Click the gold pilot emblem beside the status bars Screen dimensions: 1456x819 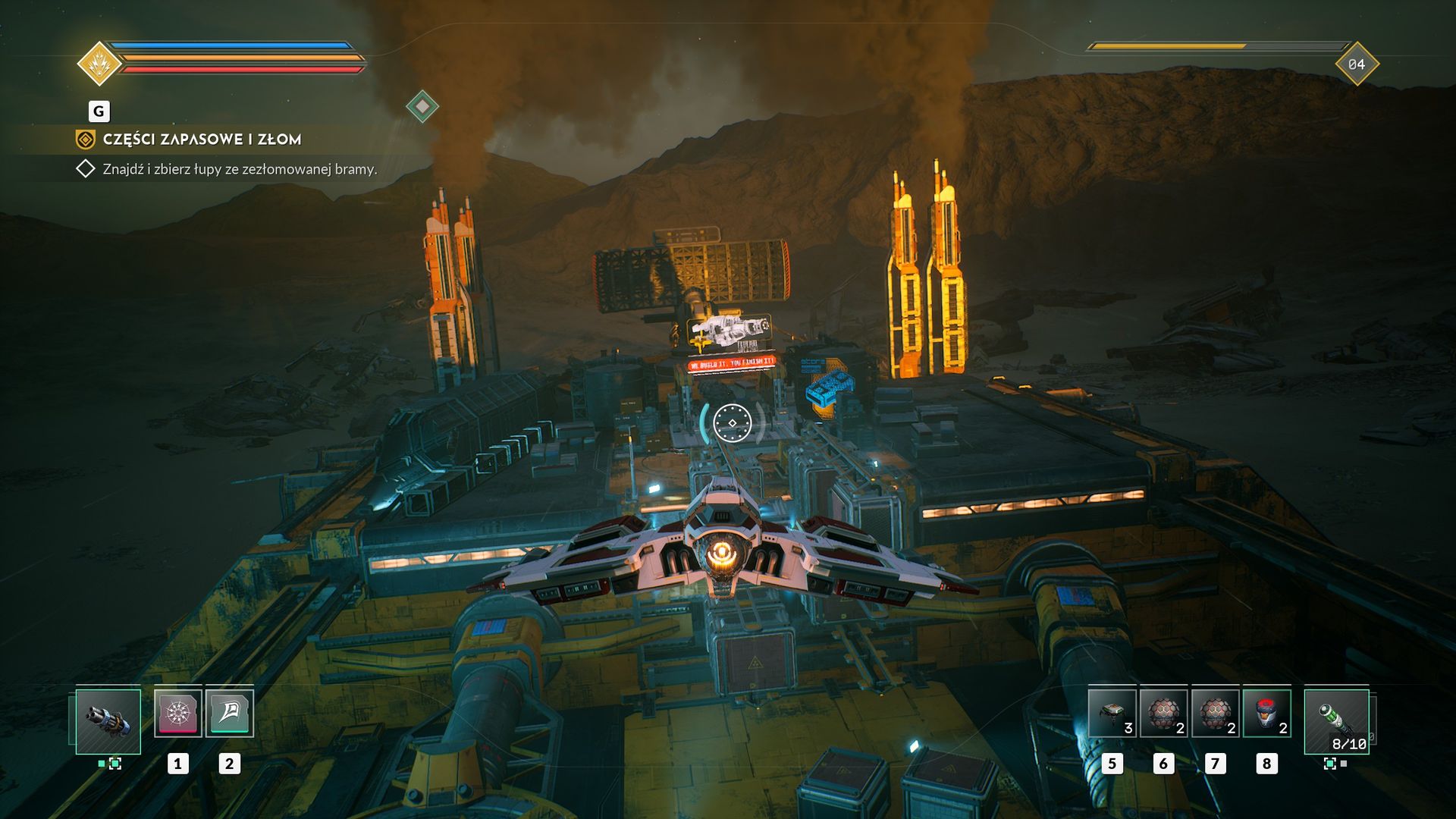(x=99, y=64)
